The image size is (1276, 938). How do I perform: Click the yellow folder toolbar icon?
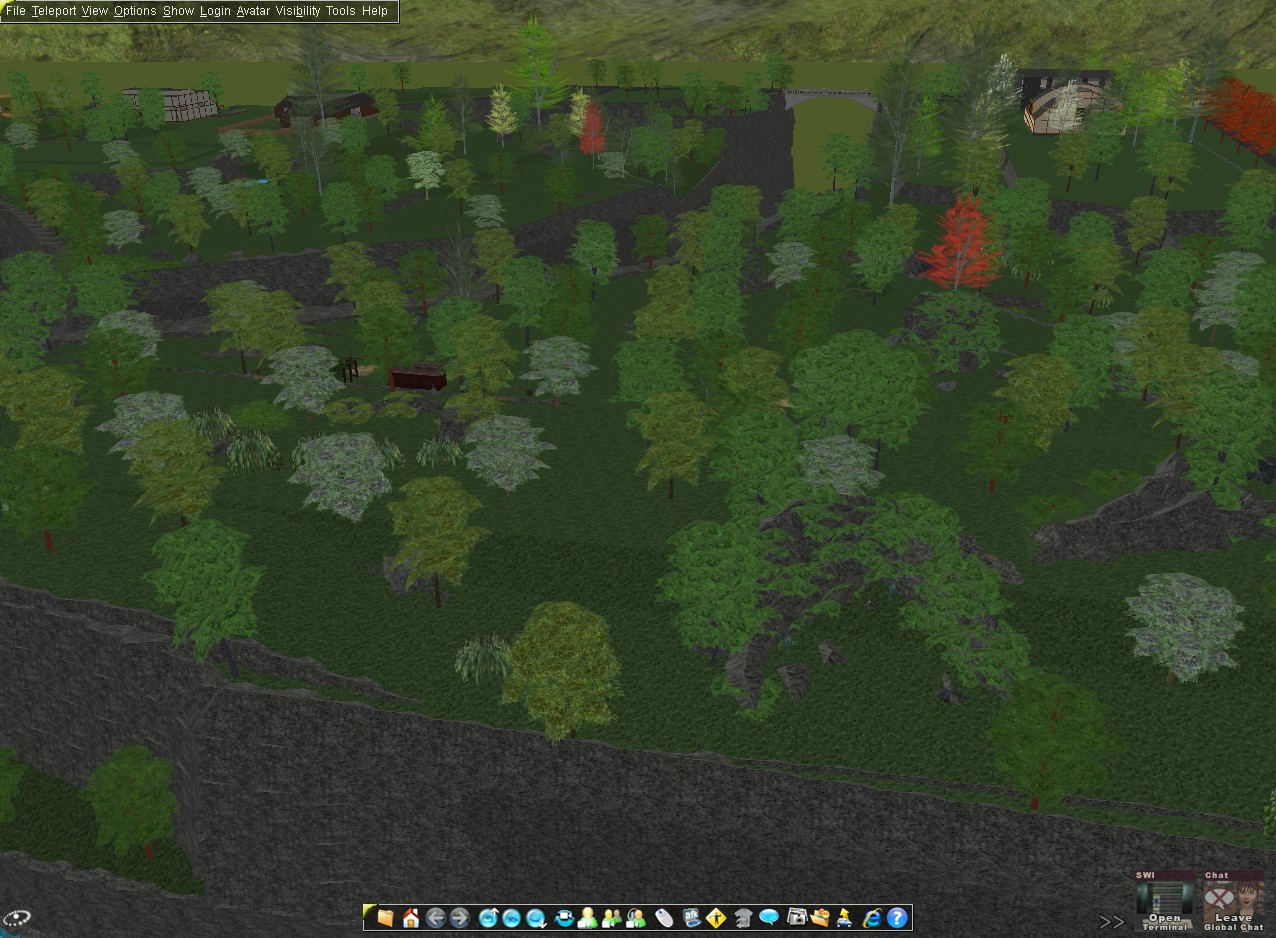385,917
